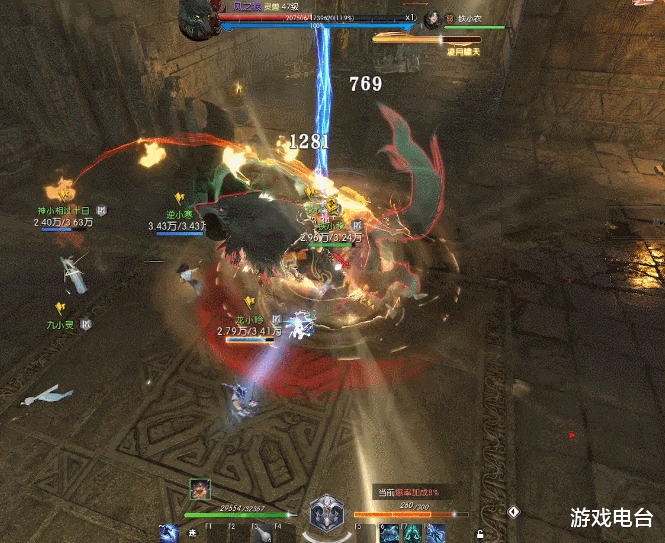Select the boss target's target portrait
The height and width of the screenshot is (543, 665).
(432, 18)
